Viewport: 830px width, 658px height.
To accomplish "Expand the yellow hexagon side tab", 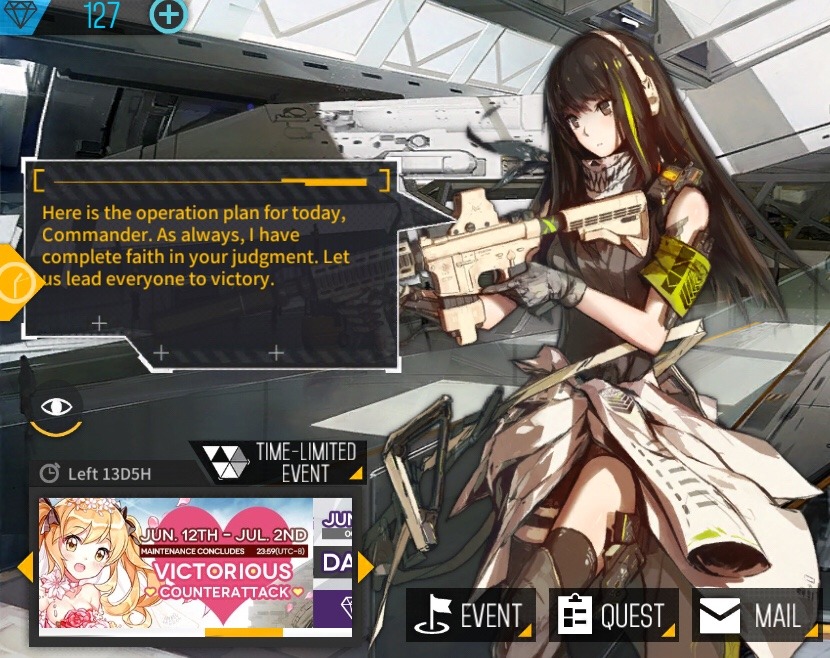I will pos(16,281).
